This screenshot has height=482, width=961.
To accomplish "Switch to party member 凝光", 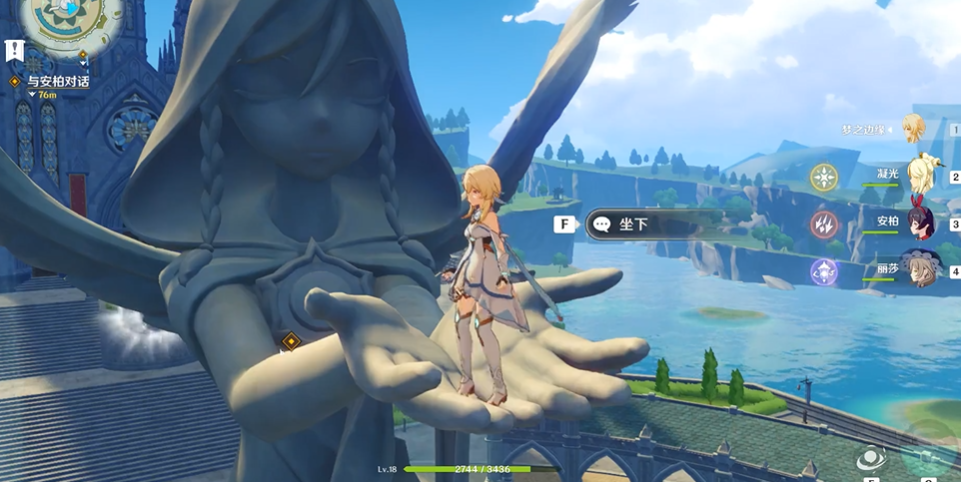I will click(919, 176).
